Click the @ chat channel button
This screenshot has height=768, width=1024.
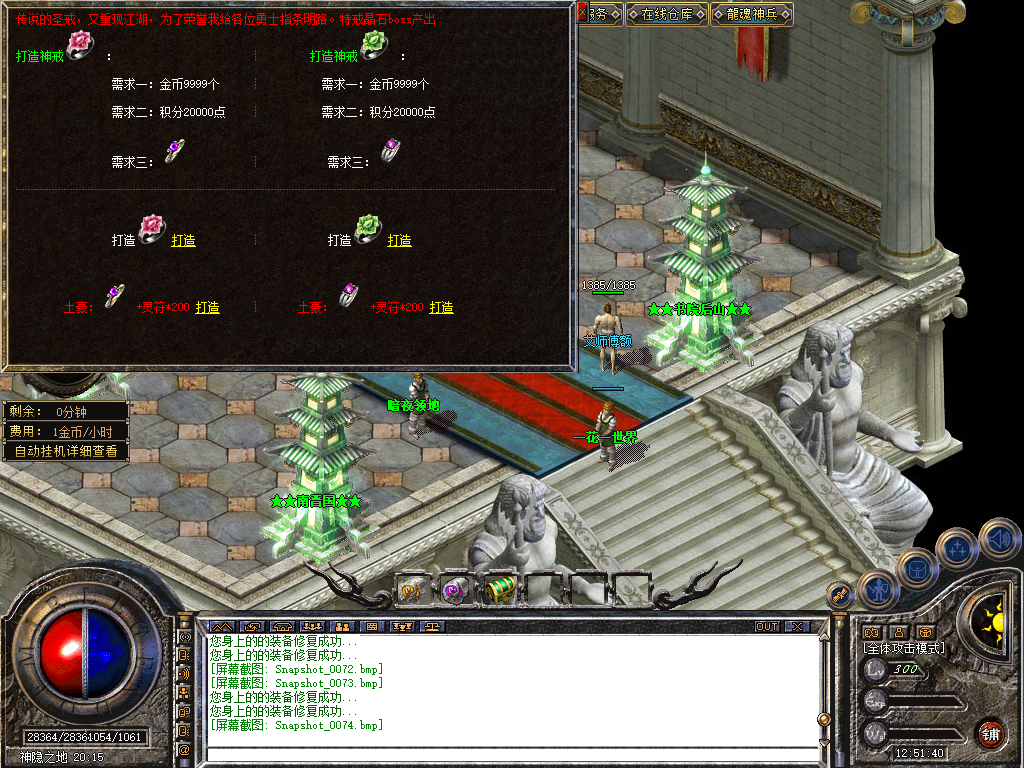click(184, 749)
